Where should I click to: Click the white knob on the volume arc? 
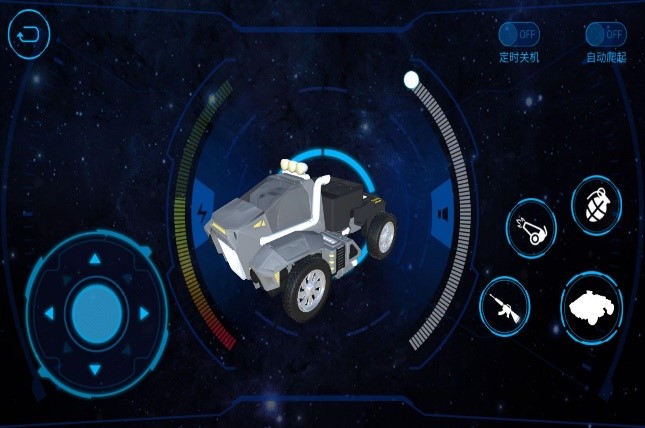(411, 79)
